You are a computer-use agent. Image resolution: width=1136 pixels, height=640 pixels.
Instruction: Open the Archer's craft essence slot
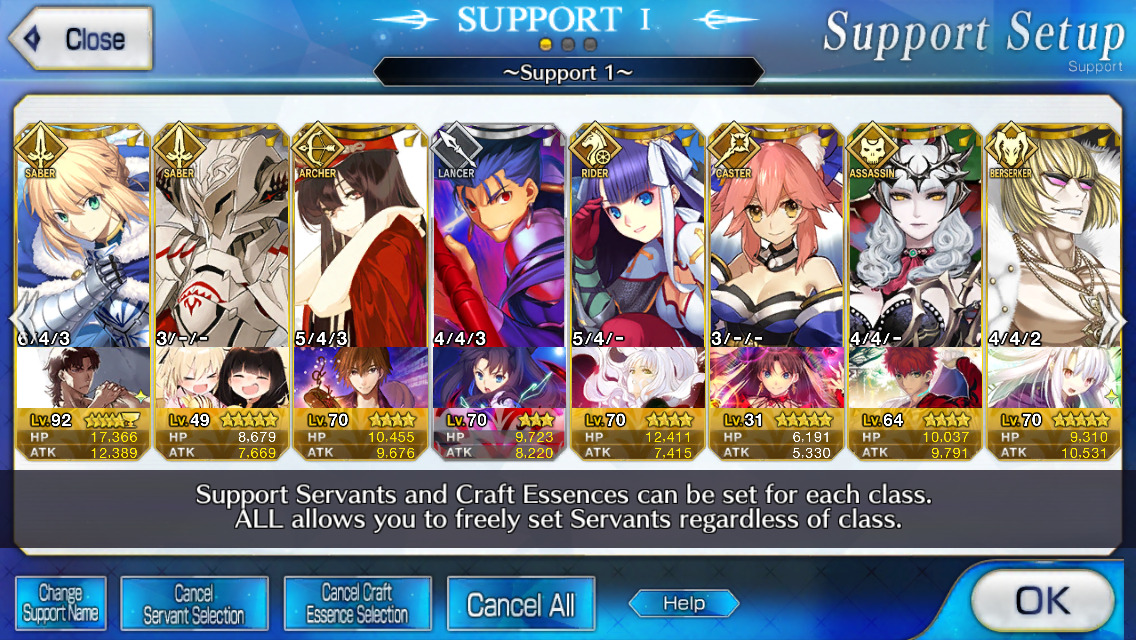(359, 378)
